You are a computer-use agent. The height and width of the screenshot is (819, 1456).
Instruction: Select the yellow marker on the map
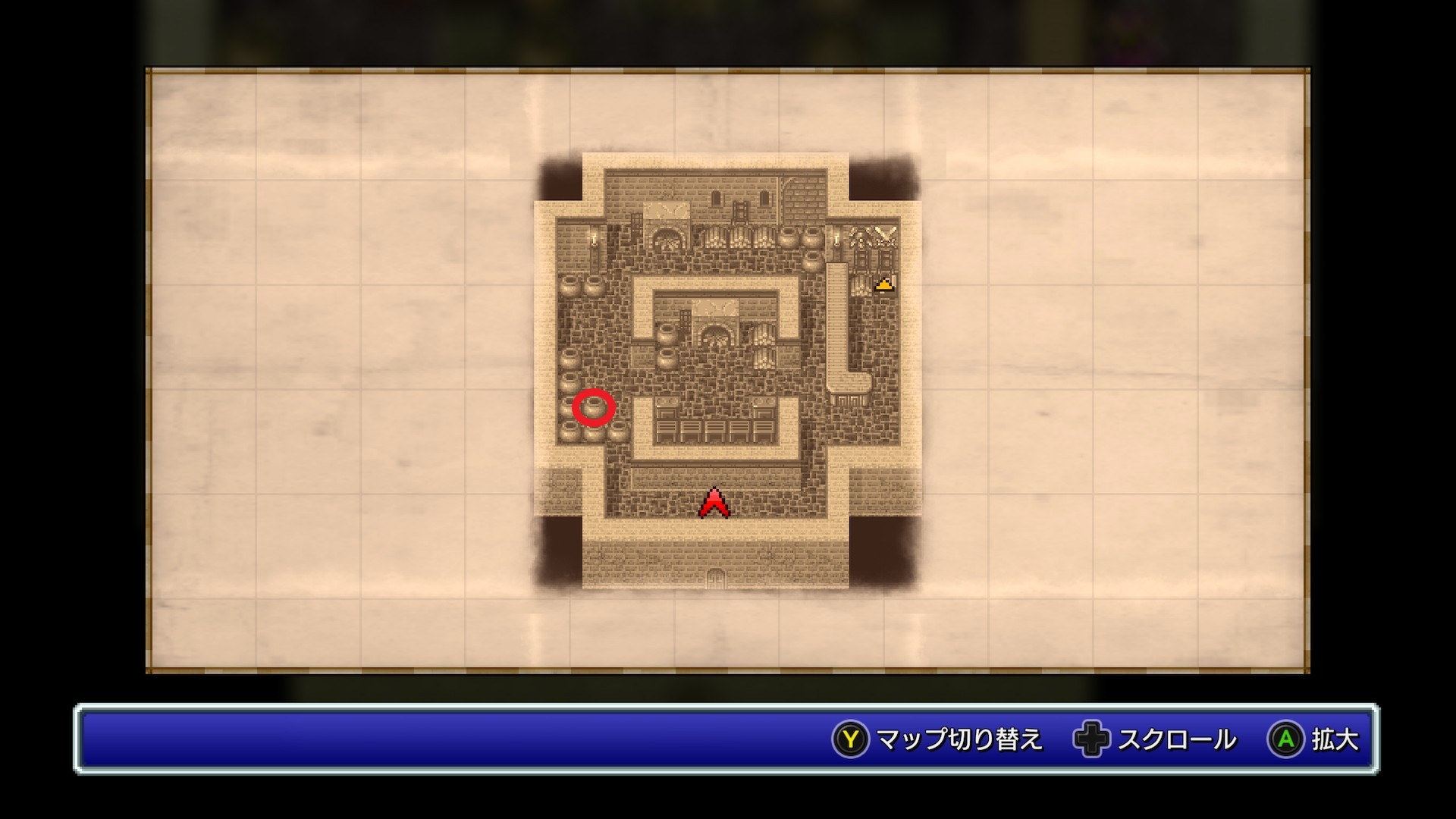(883, 284)
